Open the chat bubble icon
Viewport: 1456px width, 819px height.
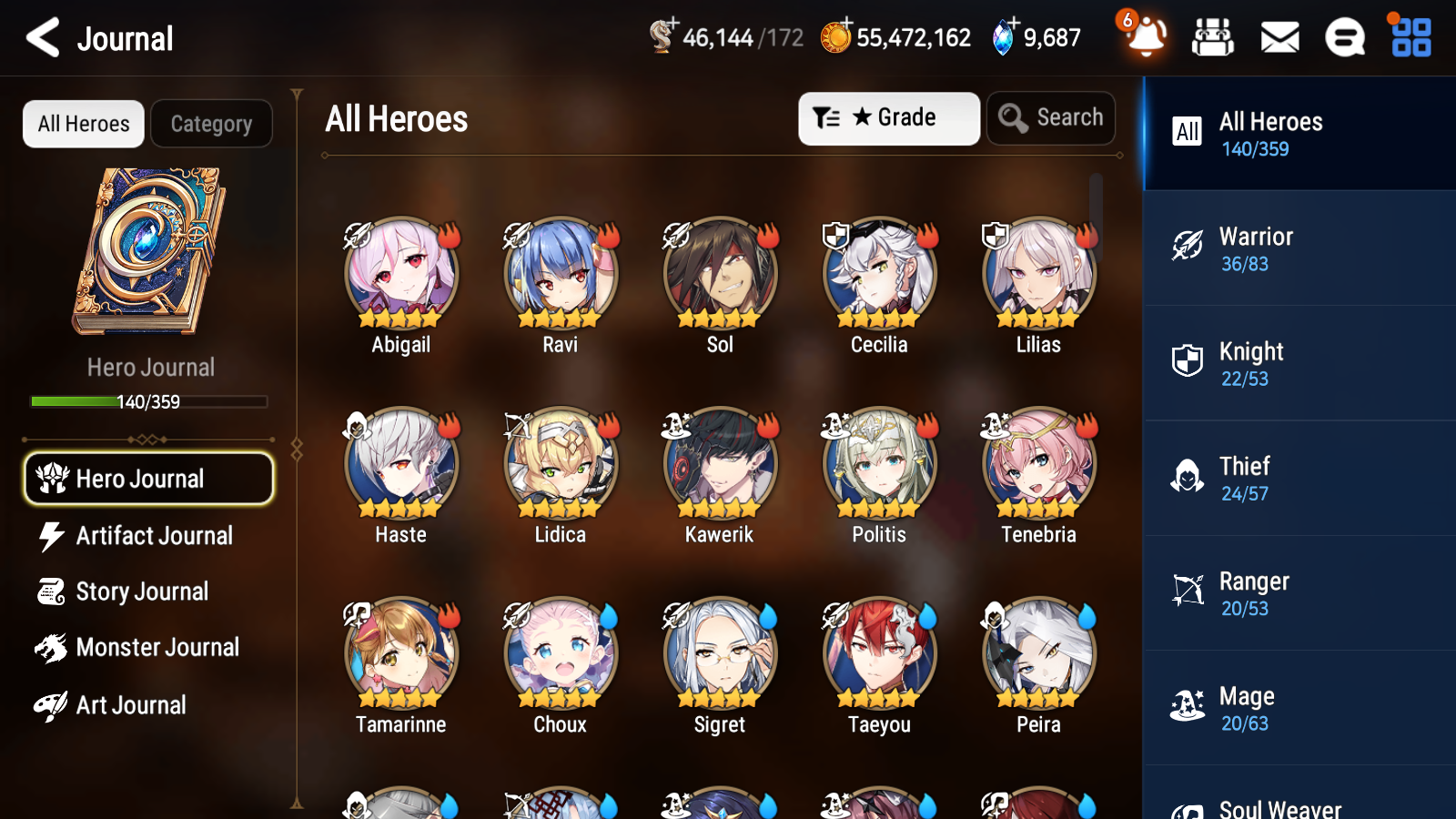coord(1344,38)
